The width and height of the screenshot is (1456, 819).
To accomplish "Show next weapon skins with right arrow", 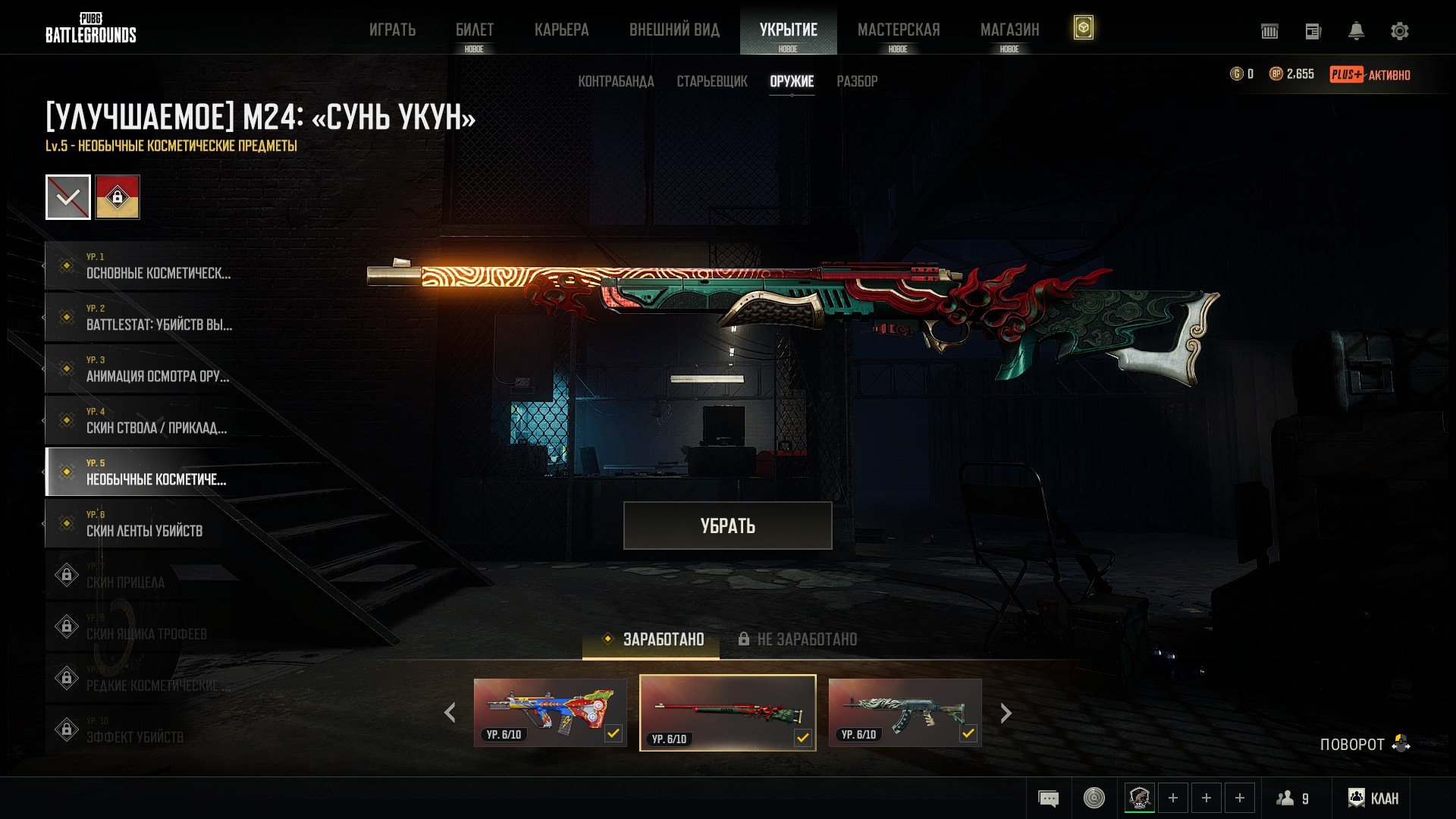I will pos(1006,713).
